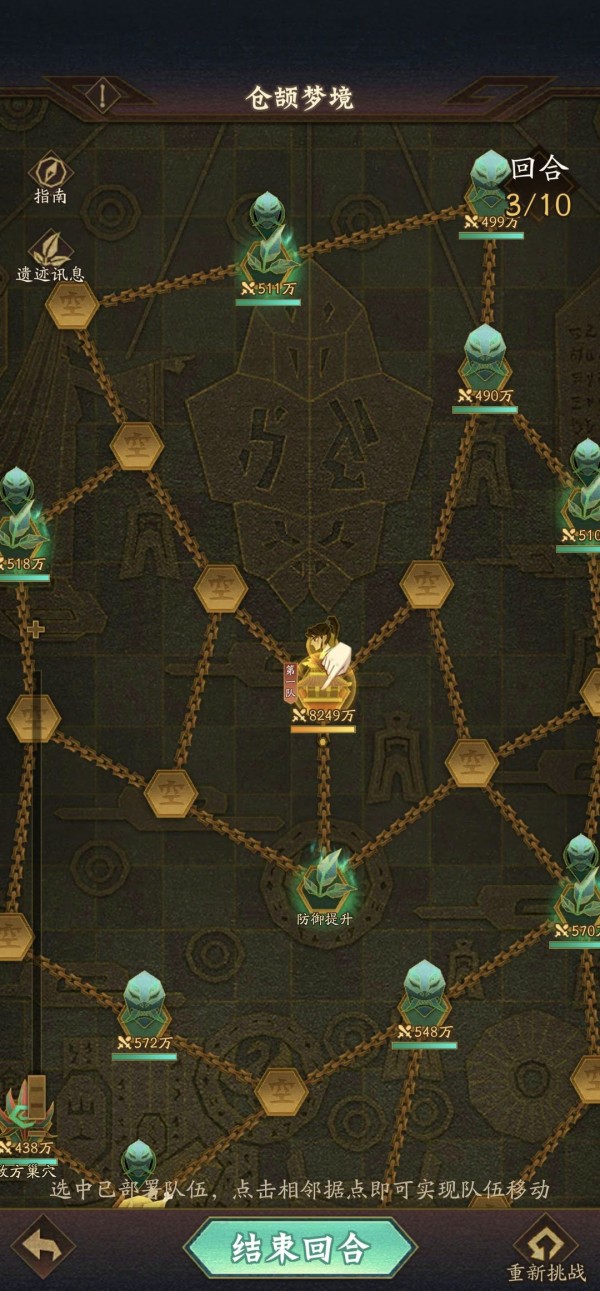Open the 指南 guide

coord(50,176)
